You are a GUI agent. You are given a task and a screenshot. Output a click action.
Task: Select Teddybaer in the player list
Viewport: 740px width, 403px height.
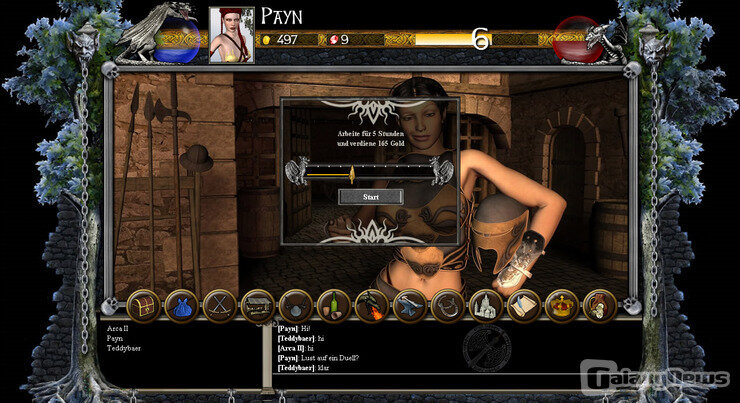coord(125,349)
